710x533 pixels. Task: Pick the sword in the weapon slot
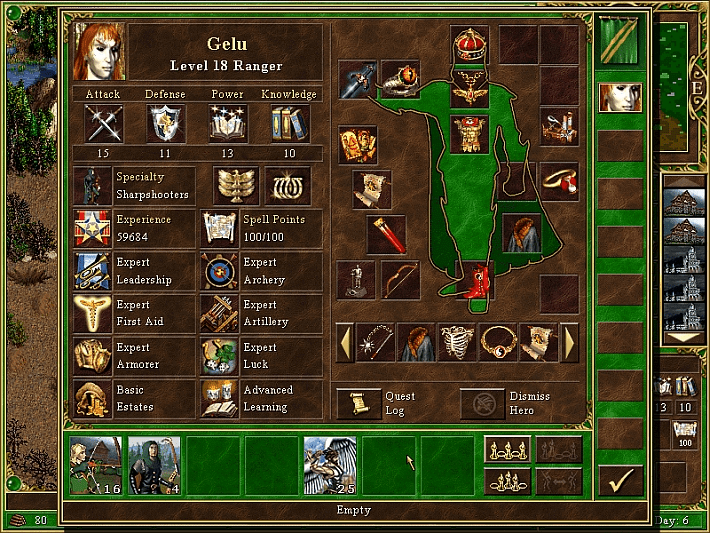point(358,80)
